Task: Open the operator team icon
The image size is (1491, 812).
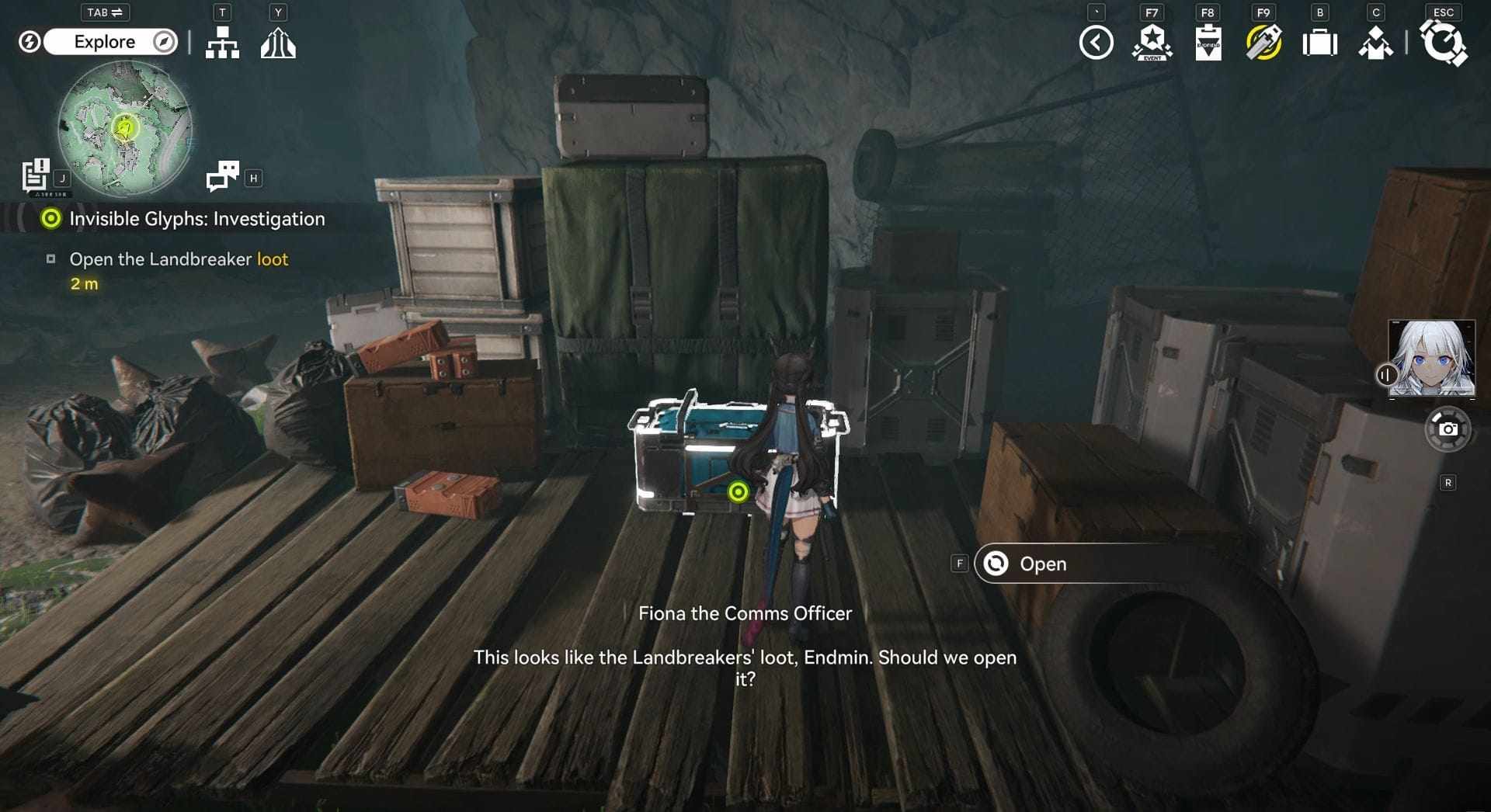Action: 1375,43
